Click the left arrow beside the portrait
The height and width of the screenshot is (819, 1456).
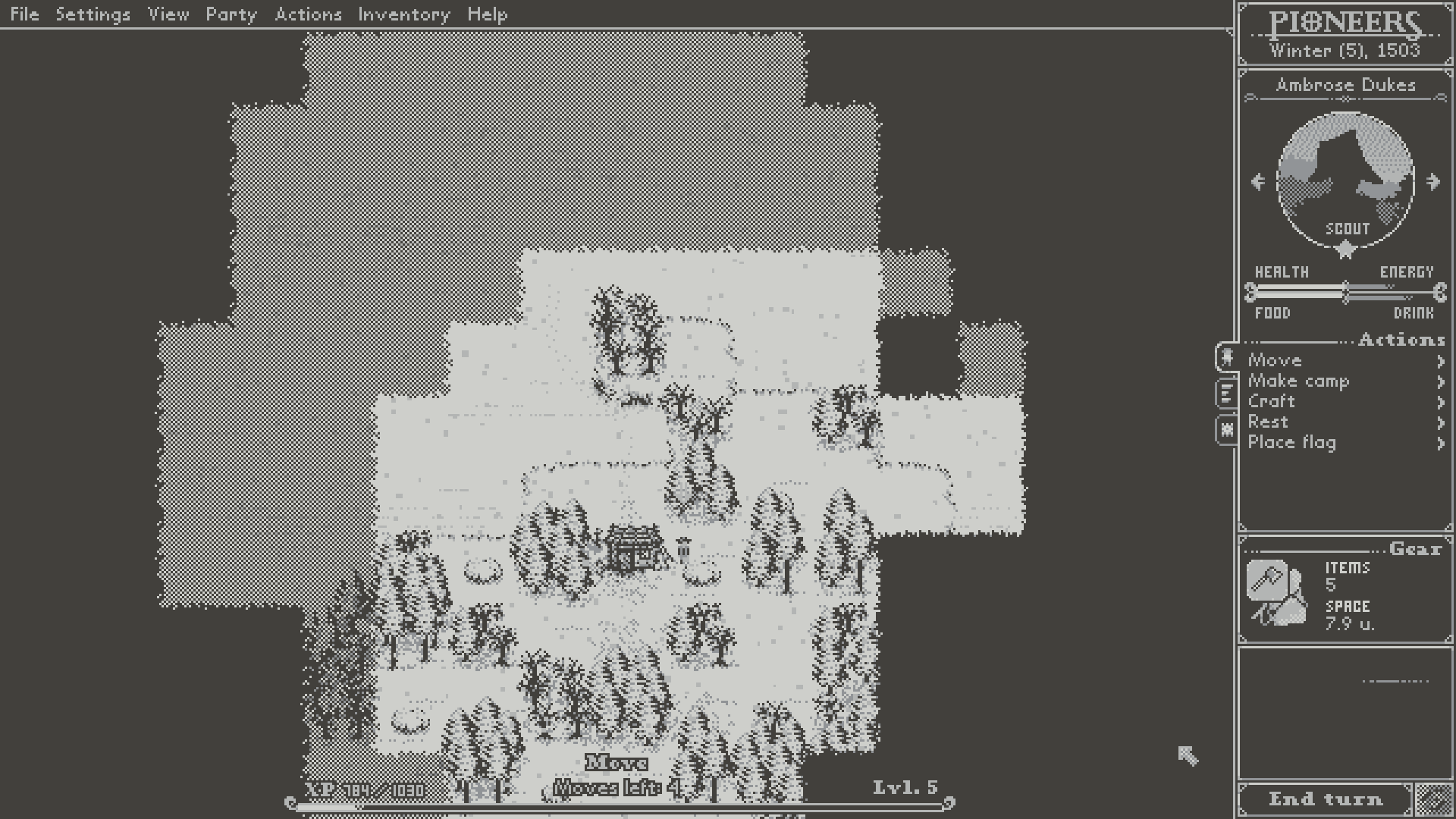point(1257,180)
